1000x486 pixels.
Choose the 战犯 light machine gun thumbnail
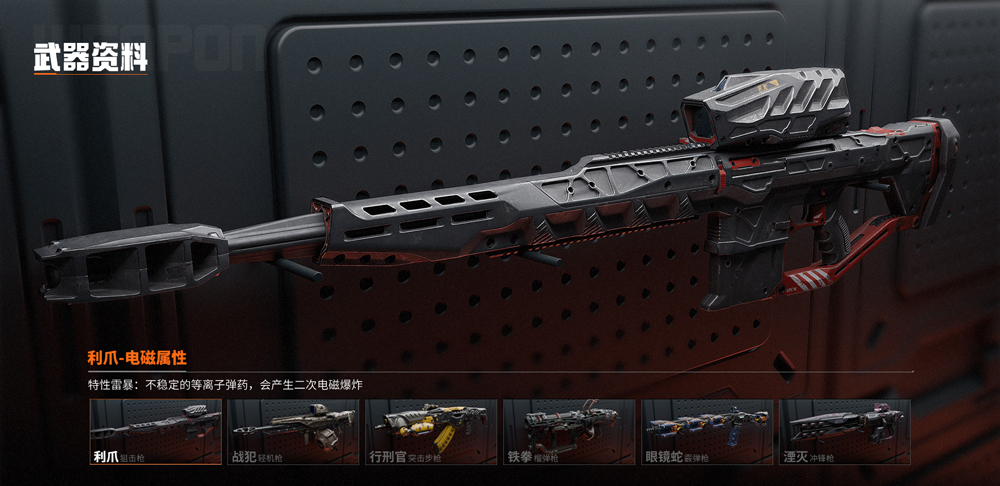click(x=293, y=431)
